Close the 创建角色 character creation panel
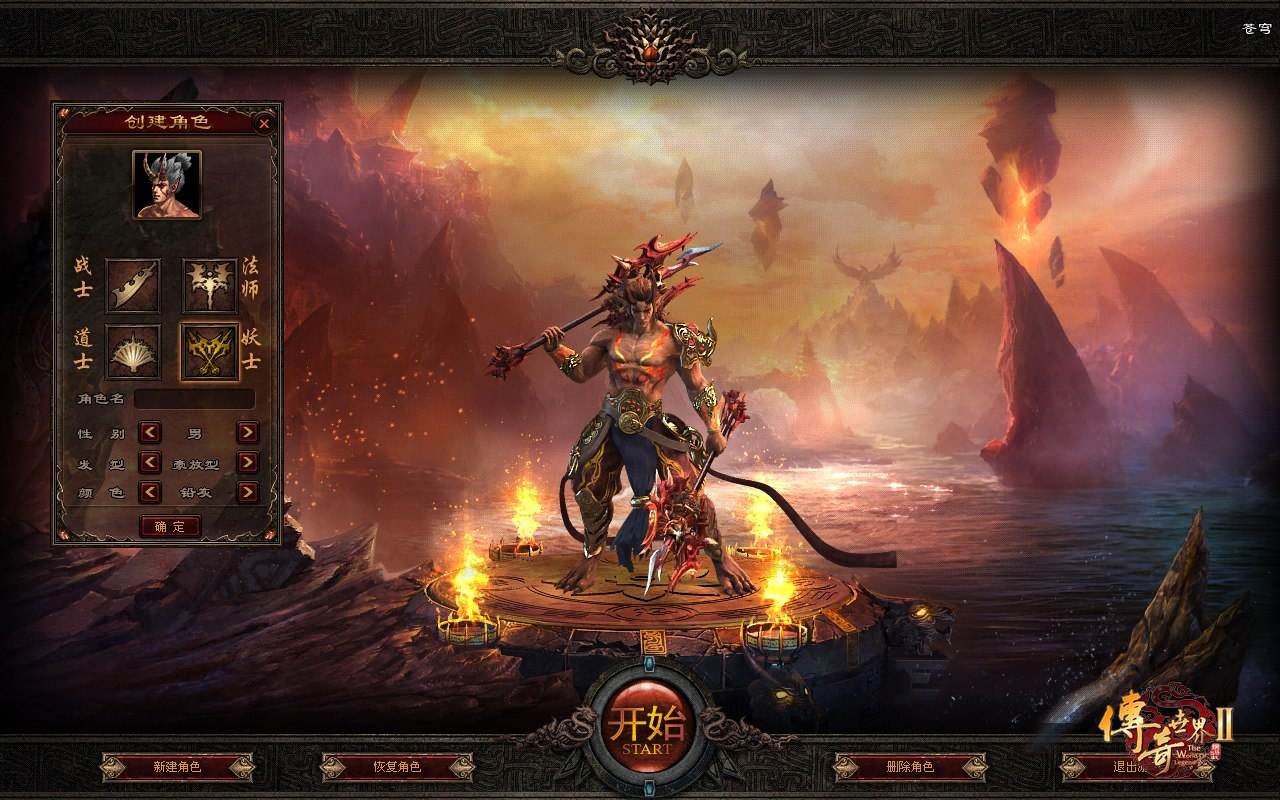Screen dimensions: 1280x800 264,124
